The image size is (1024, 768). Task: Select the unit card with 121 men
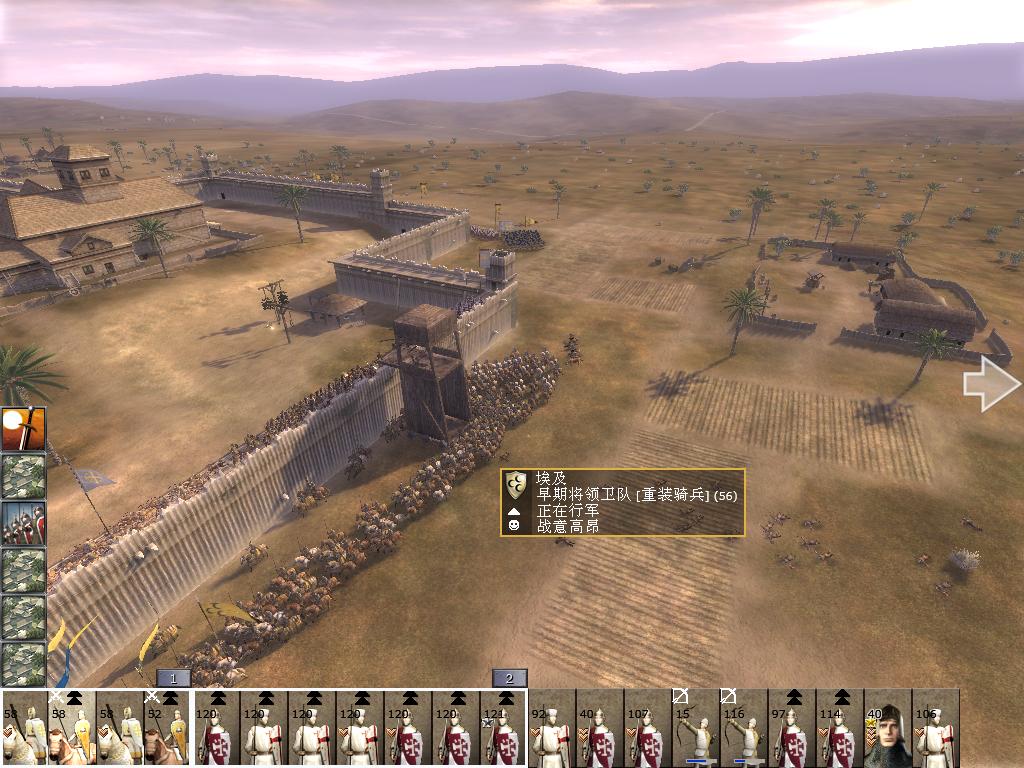pyautogui.click(x=503, y=727)
